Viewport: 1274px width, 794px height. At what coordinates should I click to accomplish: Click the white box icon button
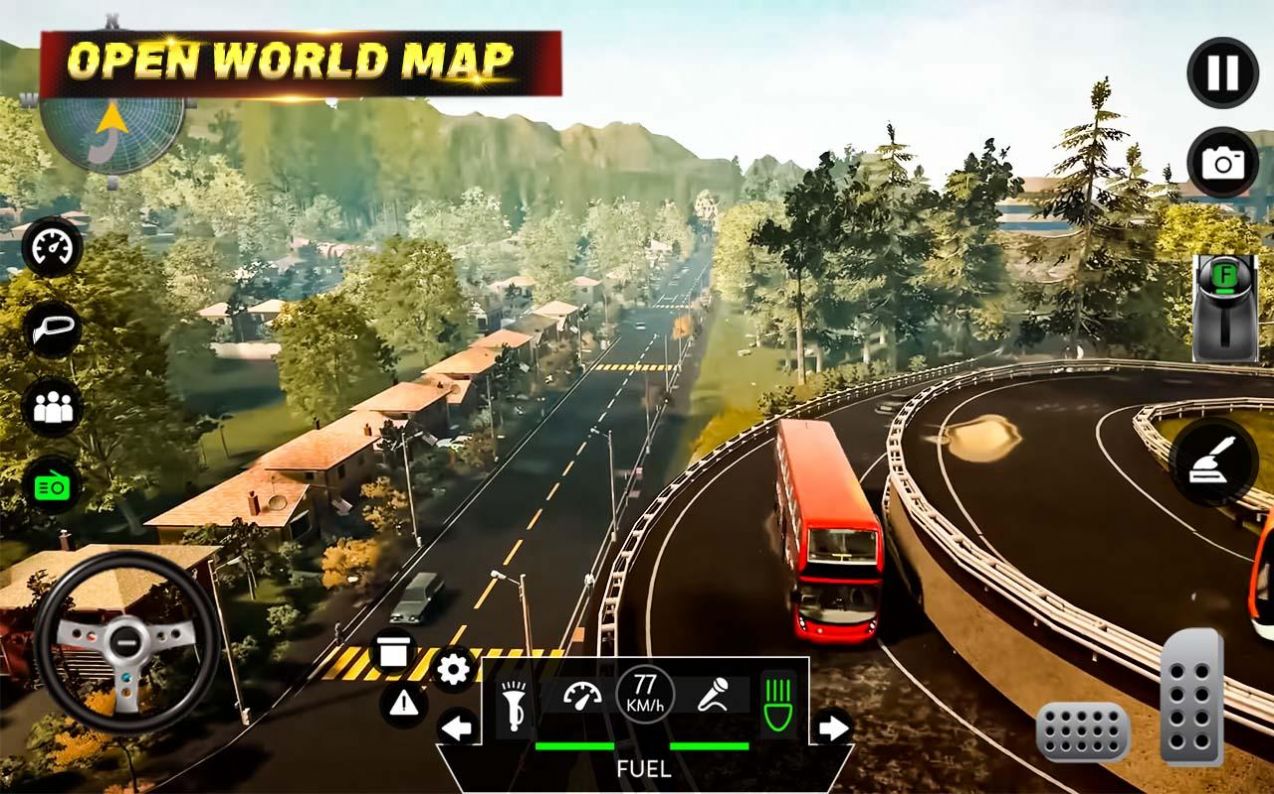[394, 651]
